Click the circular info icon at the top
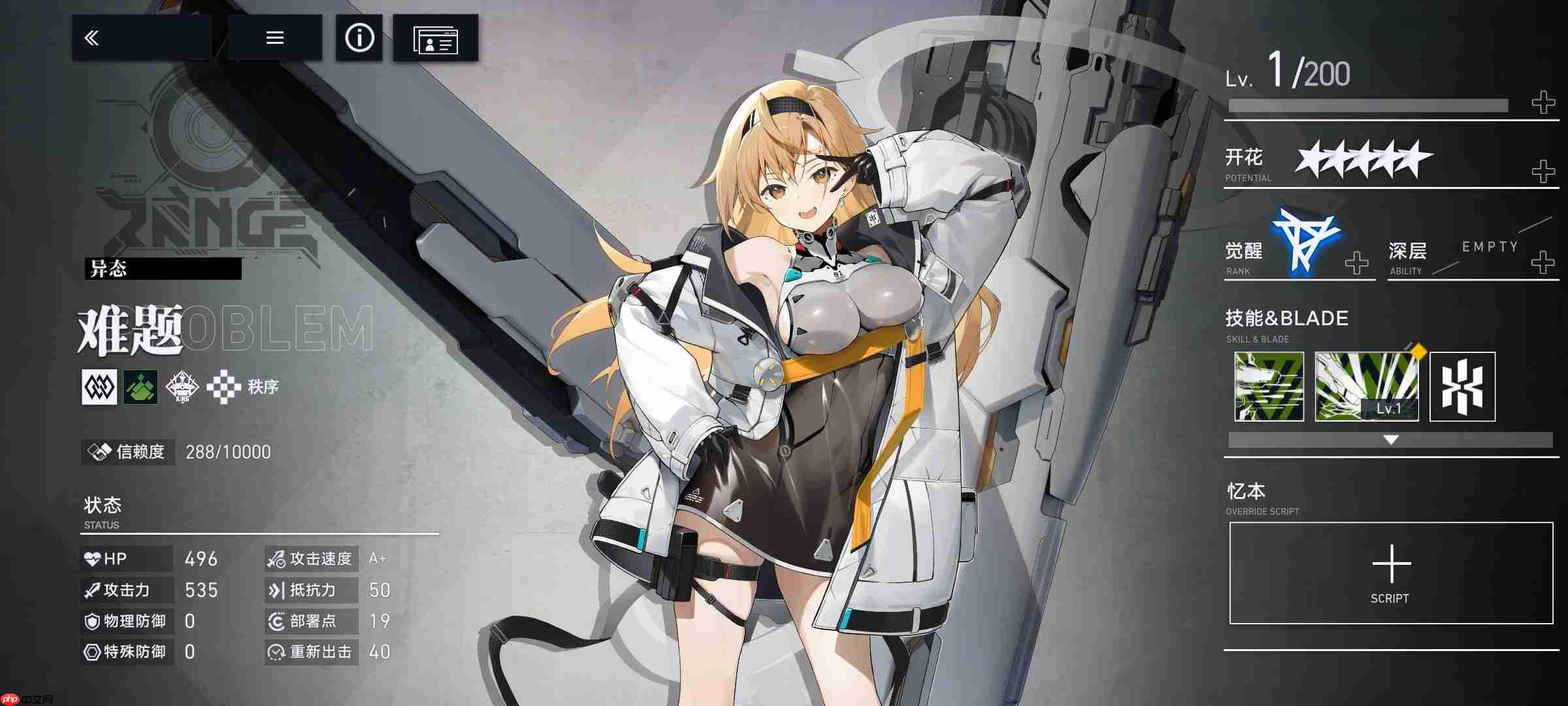Viewport: 1568px width, 706px height. click(358, 38)
